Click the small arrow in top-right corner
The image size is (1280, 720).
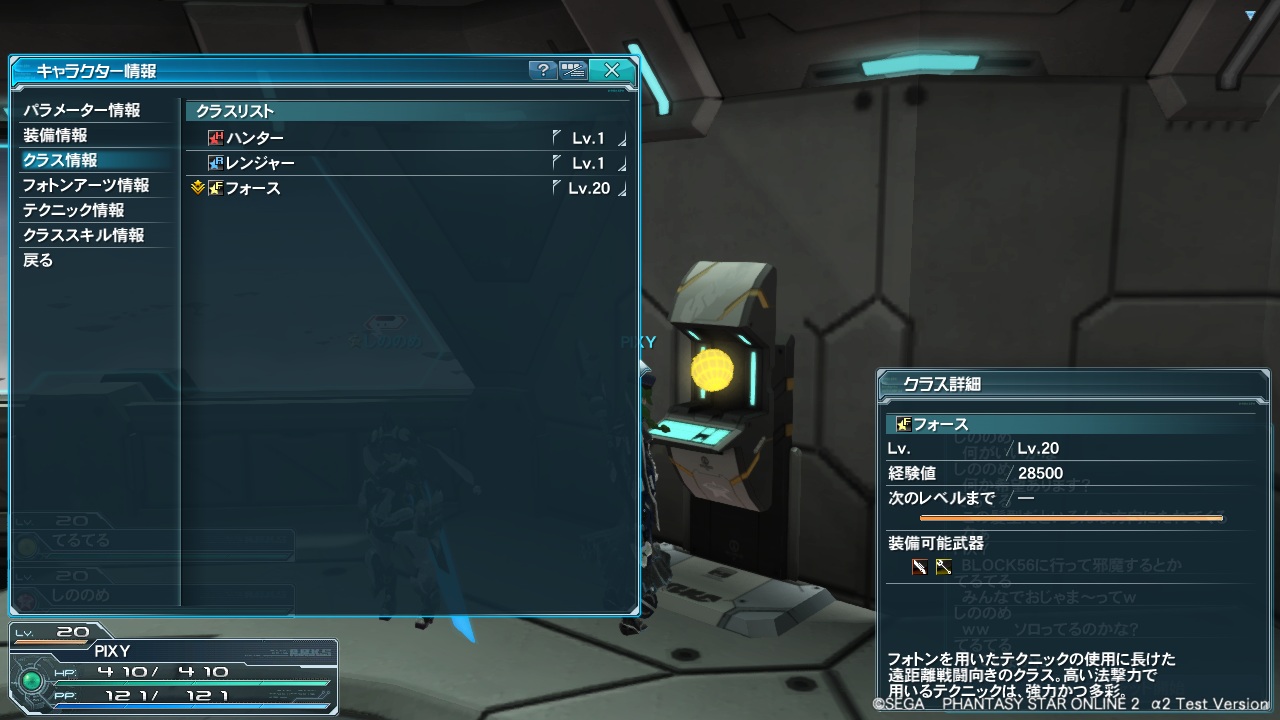(x=1250, y=15)
